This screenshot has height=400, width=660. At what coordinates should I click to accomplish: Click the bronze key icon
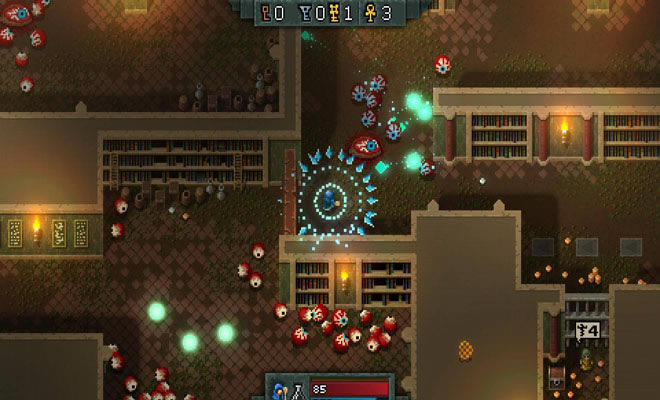[265, 12]
